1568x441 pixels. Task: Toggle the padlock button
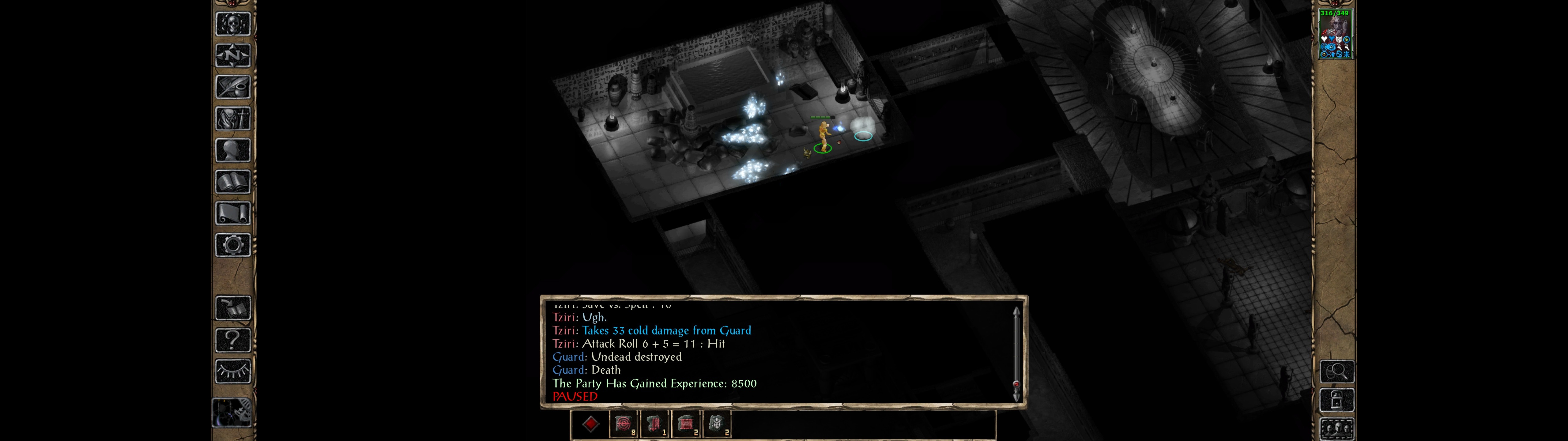1336,400
